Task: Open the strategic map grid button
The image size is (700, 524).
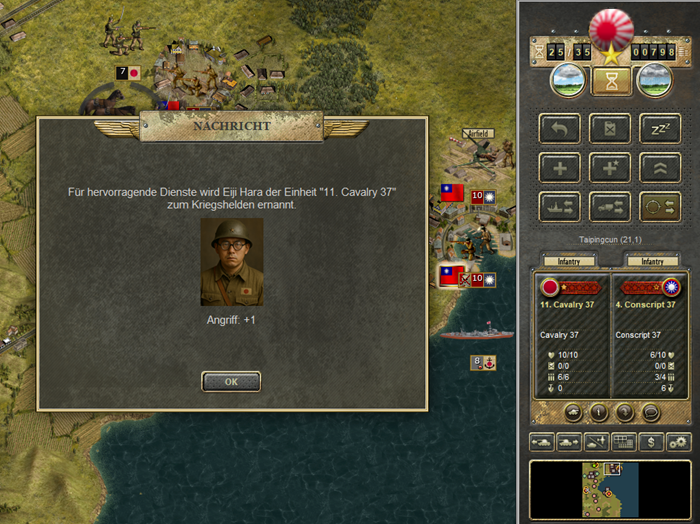Action: tap(623, 441)
